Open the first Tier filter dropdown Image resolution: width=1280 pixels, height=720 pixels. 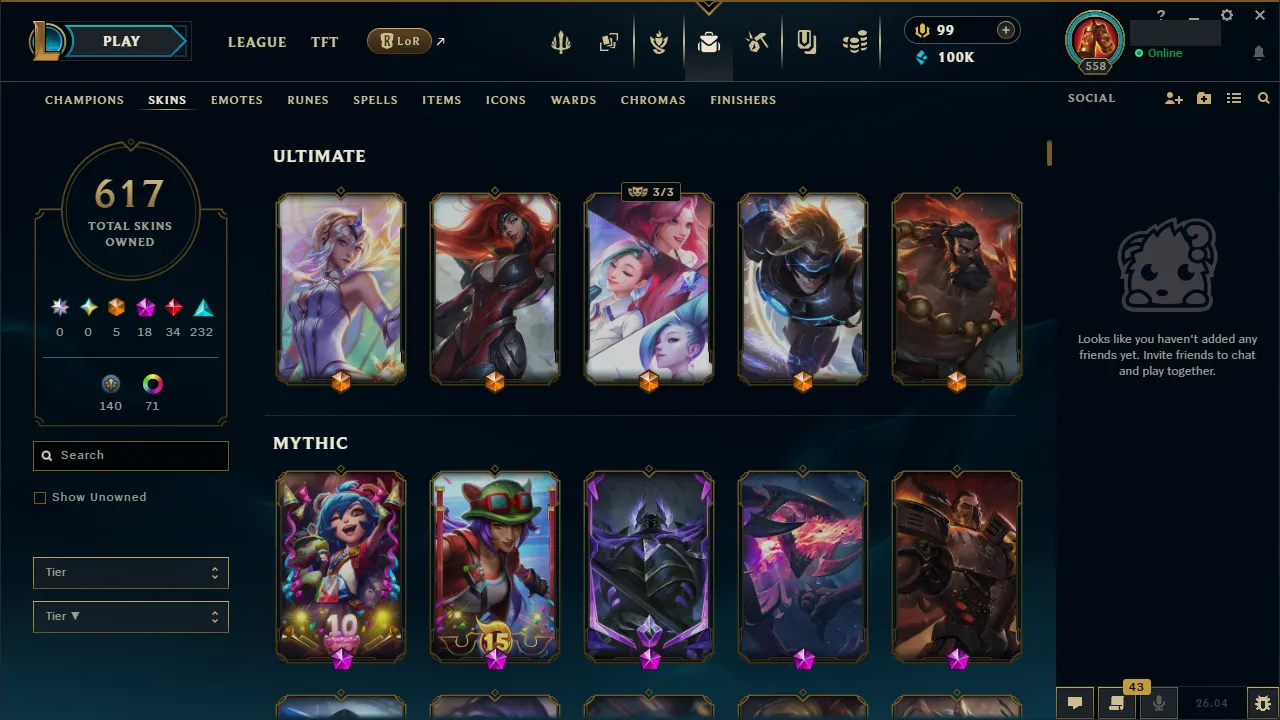pos(130,572)
